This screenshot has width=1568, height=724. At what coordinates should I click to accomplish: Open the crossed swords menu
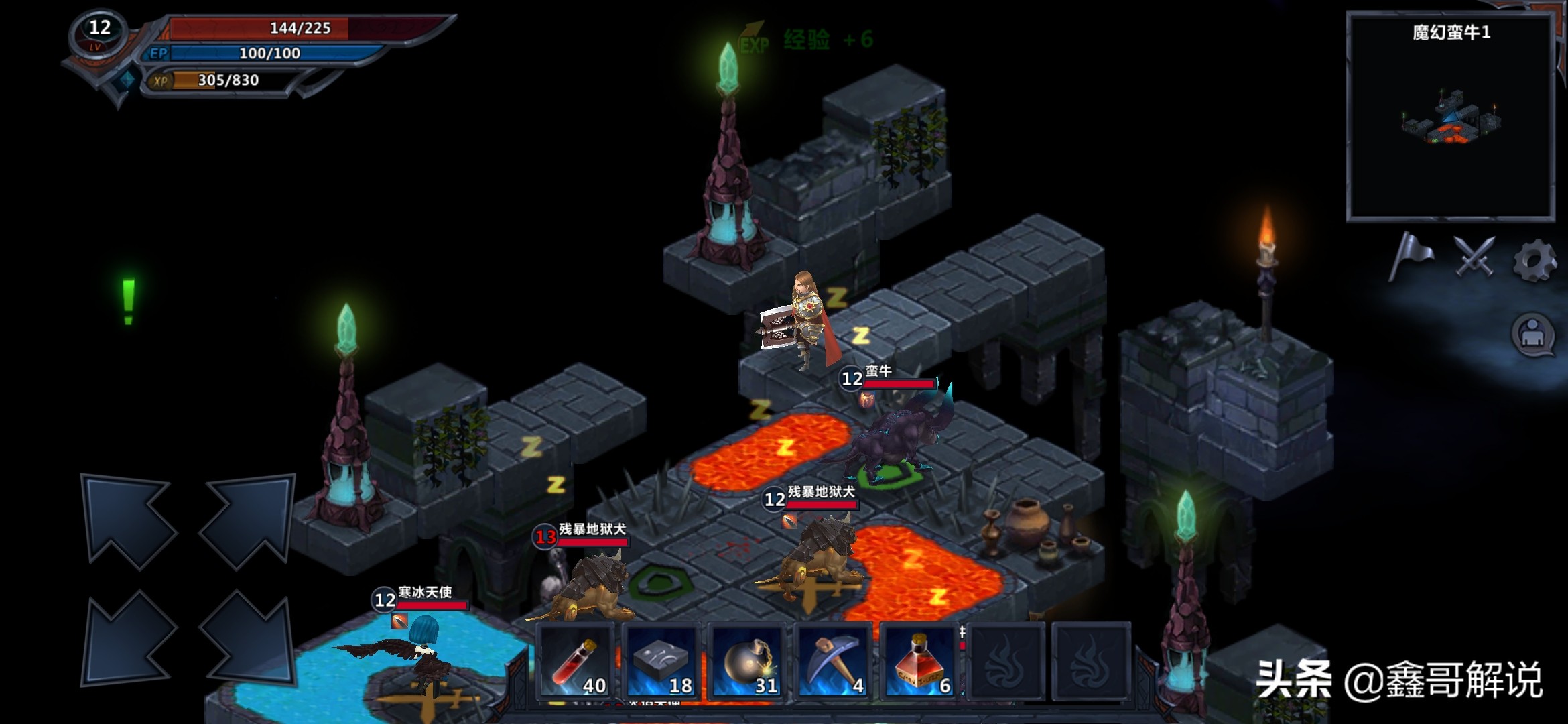point(1474,257)
